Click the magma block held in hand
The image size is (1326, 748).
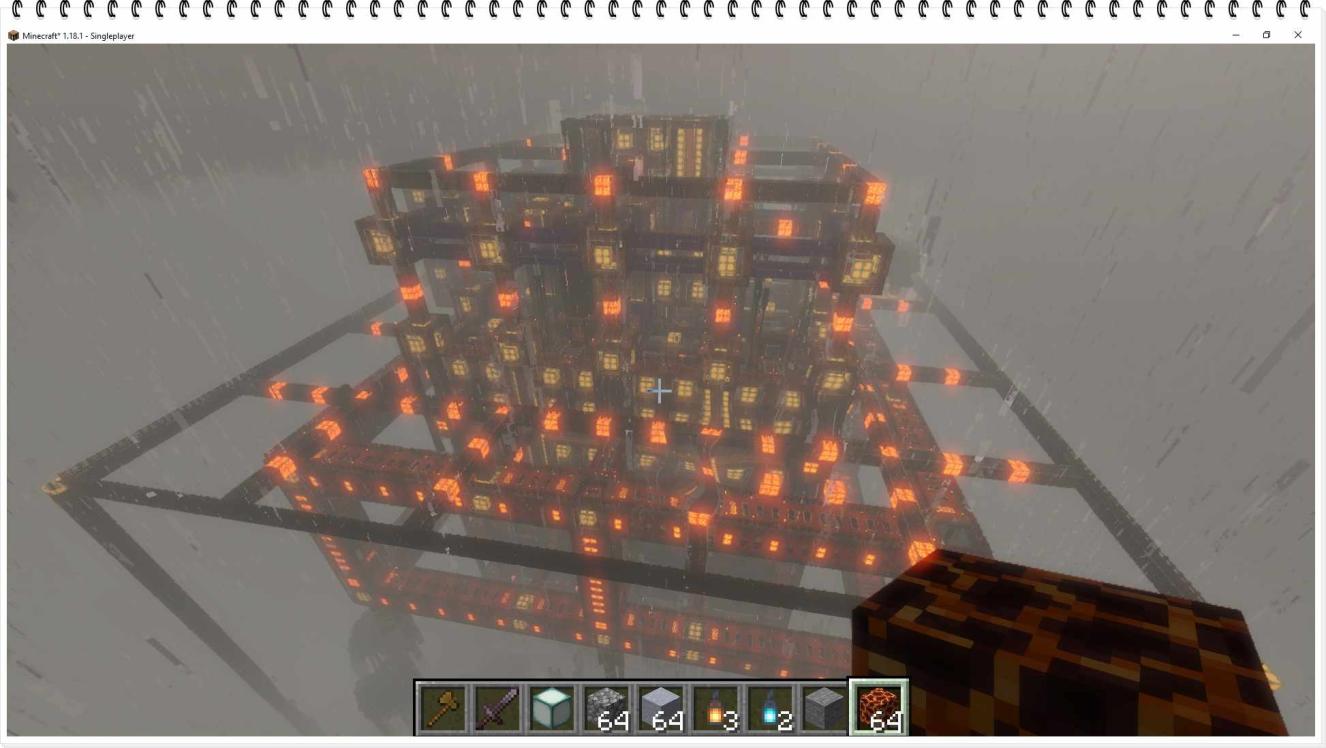1050,640
